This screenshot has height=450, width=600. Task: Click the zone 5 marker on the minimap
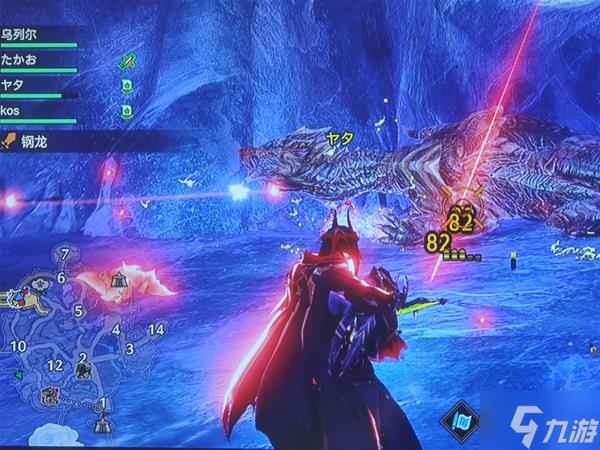coord(78,311)
